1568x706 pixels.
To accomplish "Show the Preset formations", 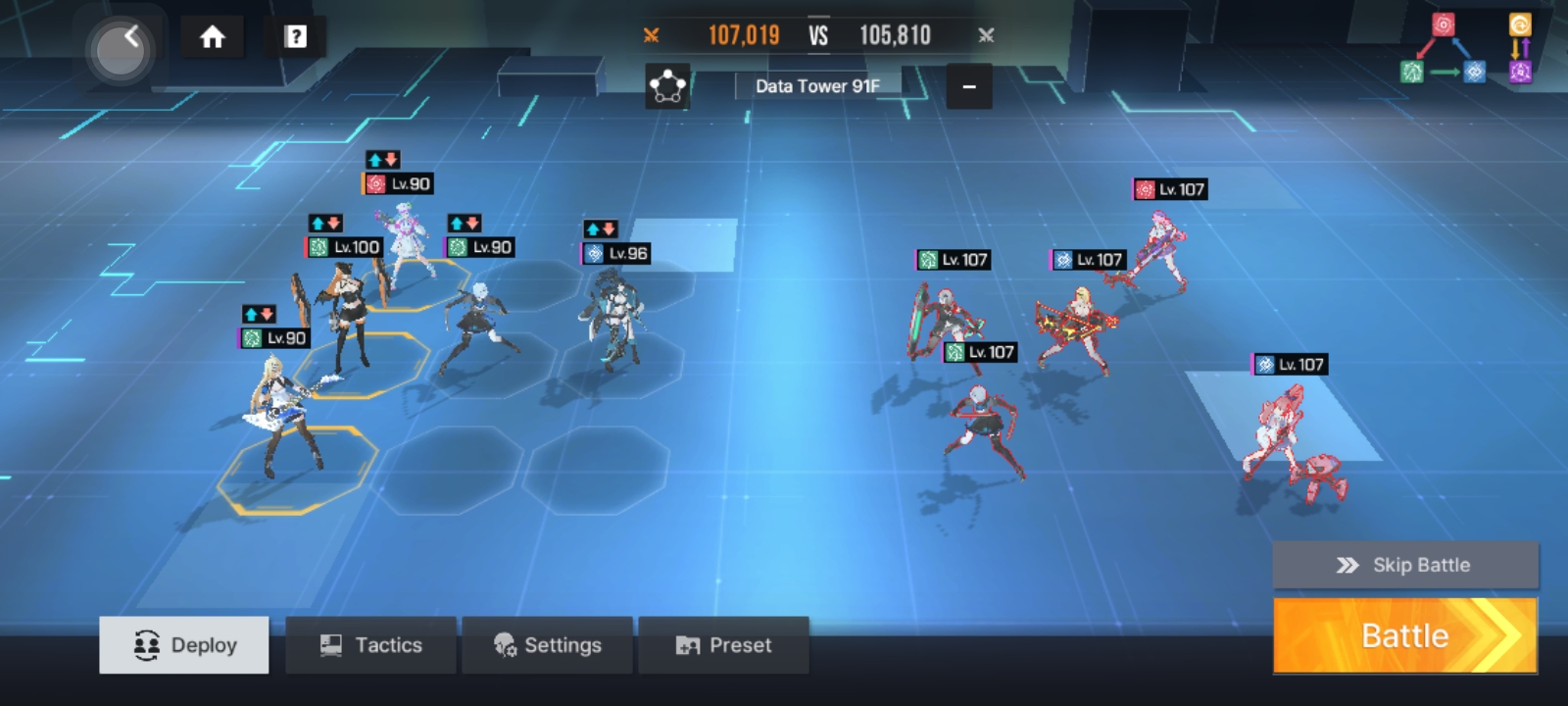I will click(x=723, y=645).
